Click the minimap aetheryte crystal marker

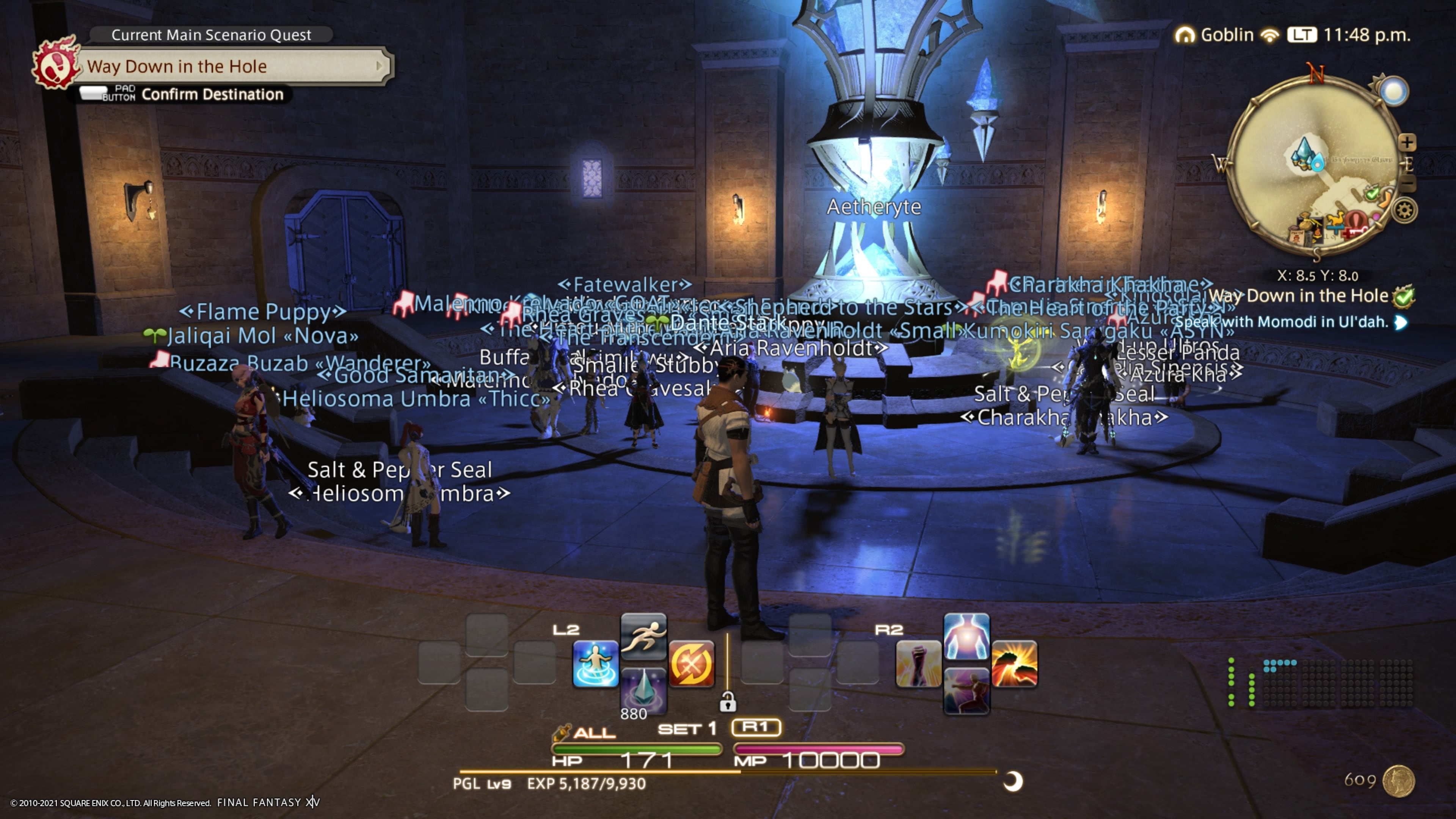tap(1304, 152)
